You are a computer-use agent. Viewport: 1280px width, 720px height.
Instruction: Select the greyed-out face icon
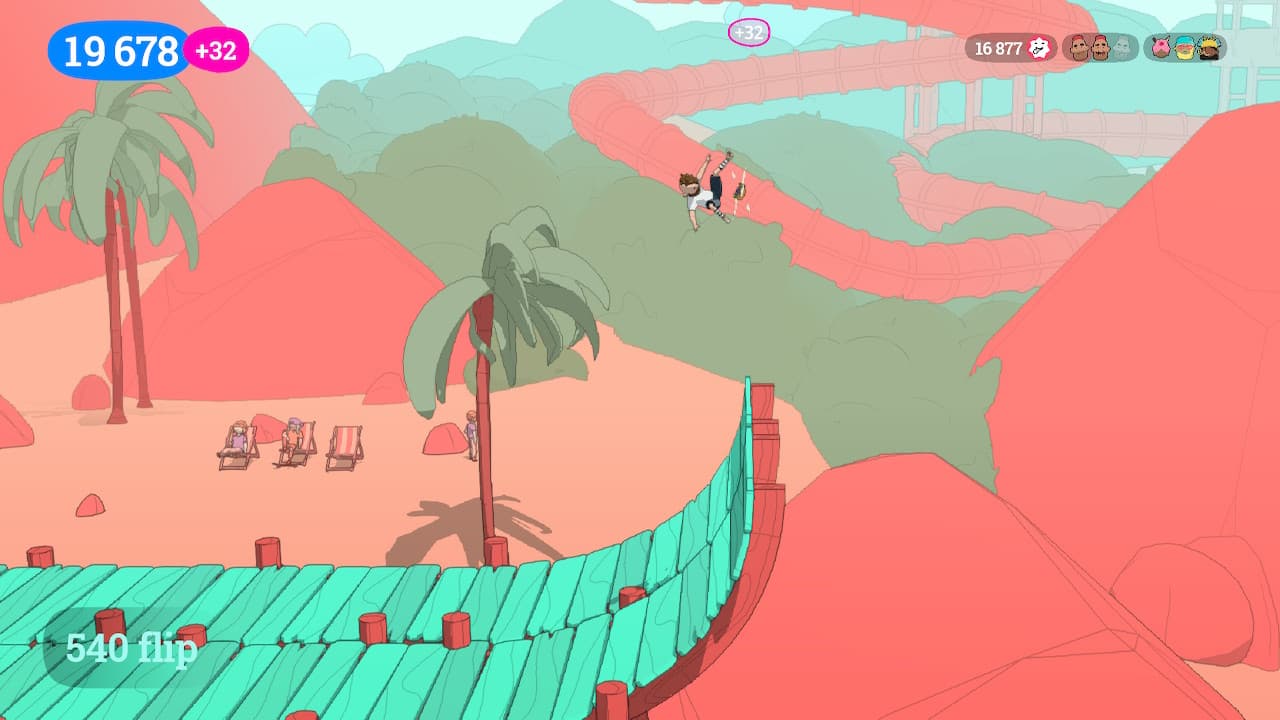point(1121,47)
